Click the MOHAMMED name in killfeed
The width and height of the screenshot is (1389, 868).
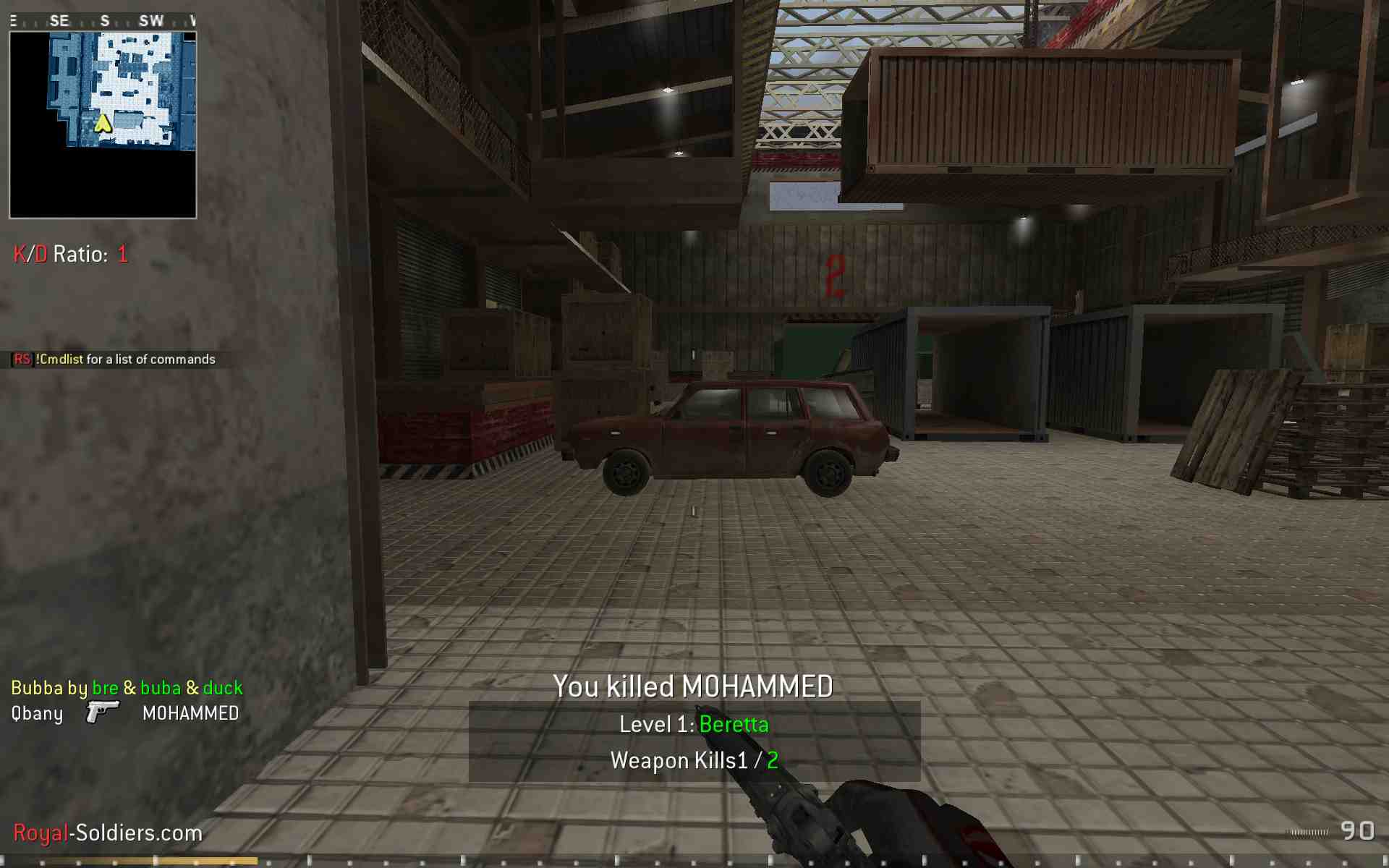click(x=191, y=713)
